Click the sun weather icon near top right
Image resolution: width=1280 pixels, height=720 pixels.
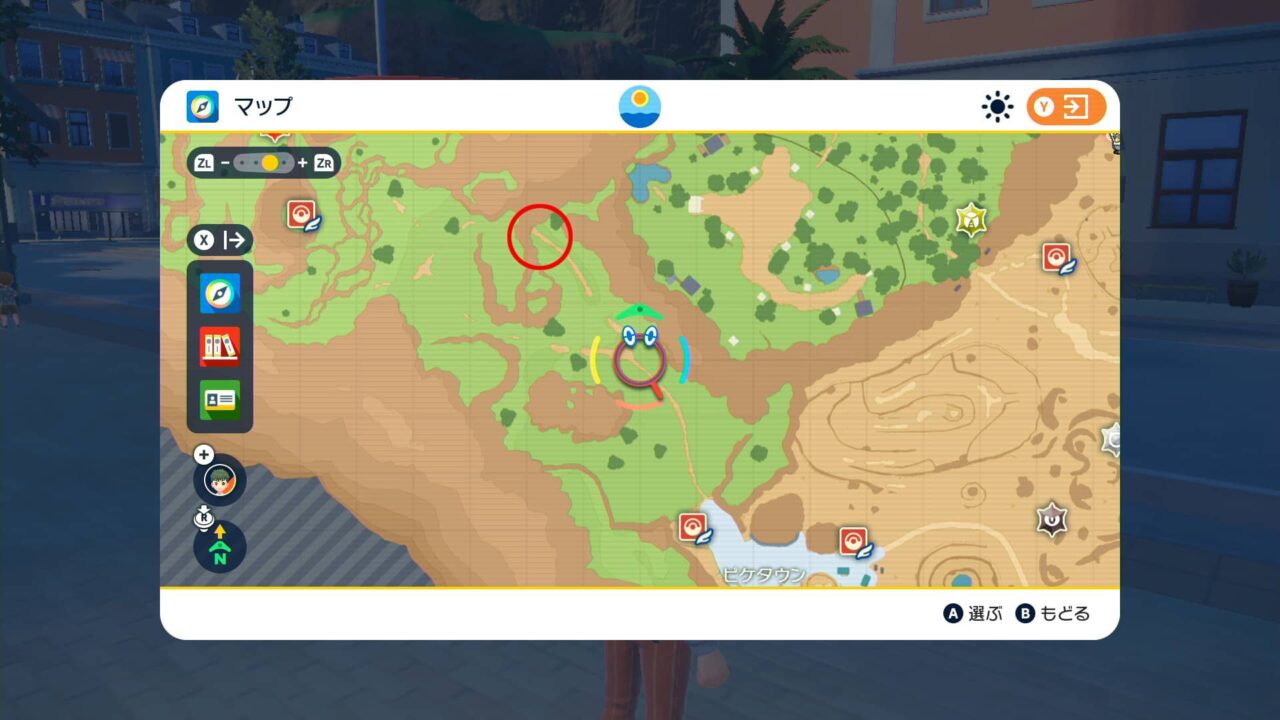997,107
